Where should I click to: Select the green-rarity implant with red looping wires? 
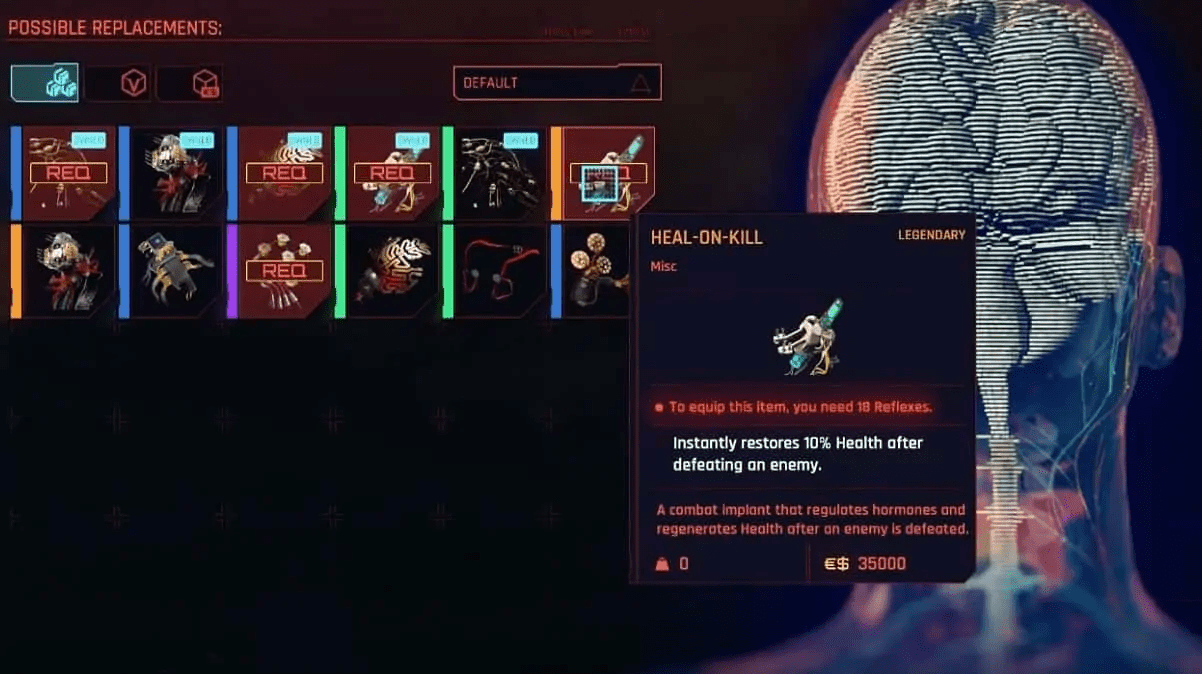tap(499, 271)
